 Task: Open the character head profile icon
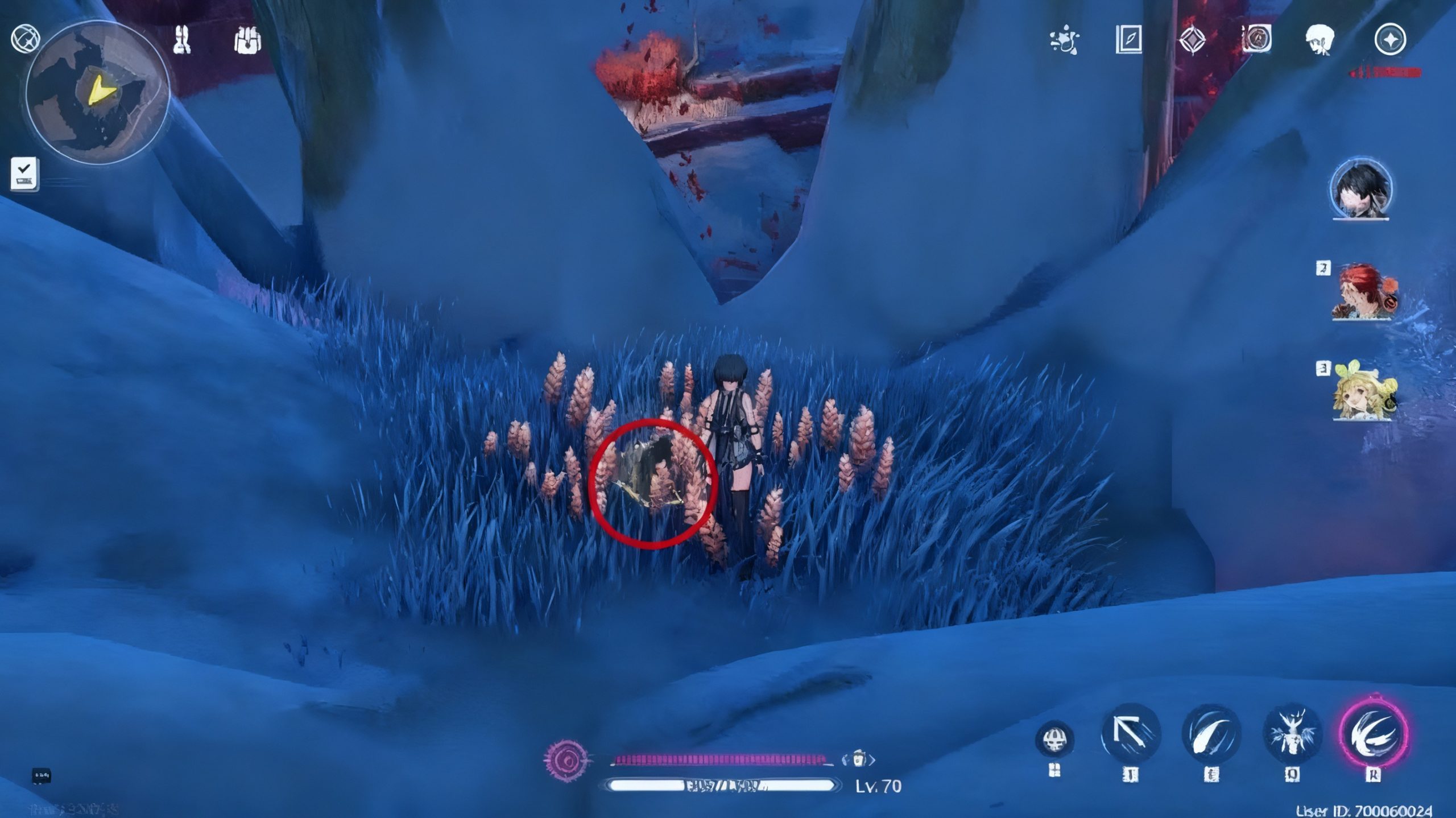pyautogui.click(x=1320, y=40)
